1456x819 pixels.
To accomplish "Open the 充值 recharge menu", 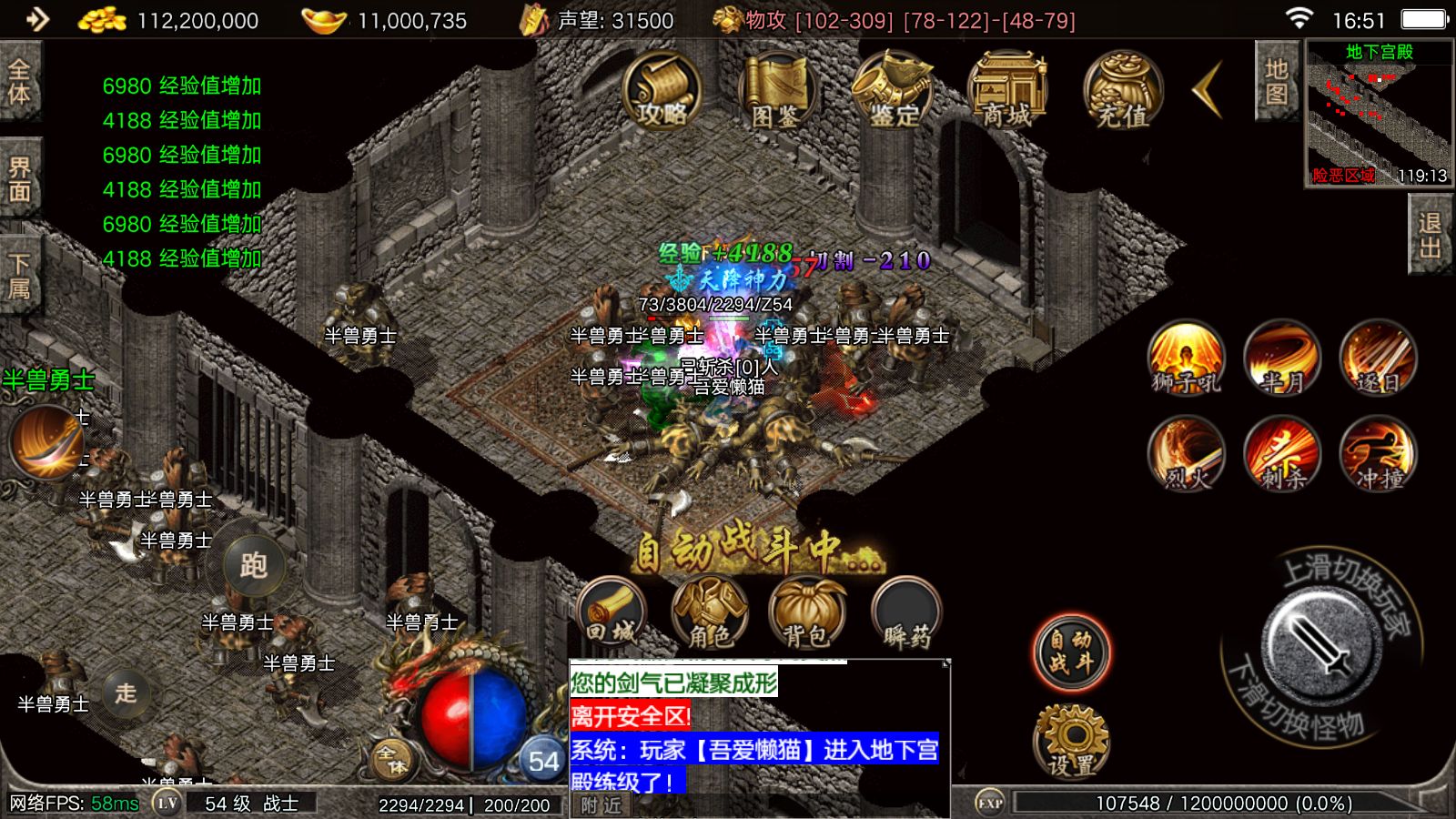I will 1122,90.
